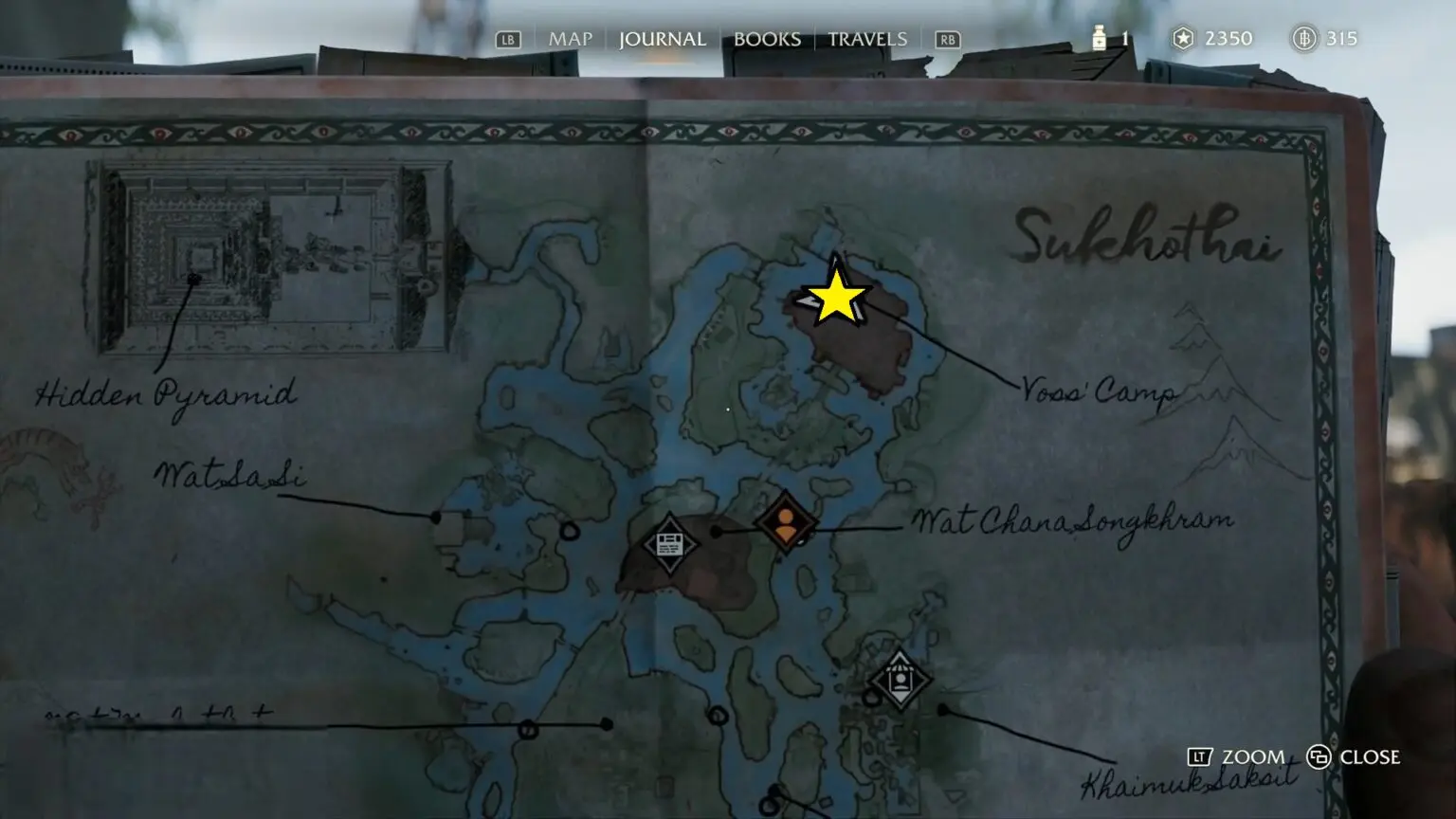Select the shrine diamond marker near Khaimuk Saksit
Viewport: 1456px width, 819px height.
900,680
